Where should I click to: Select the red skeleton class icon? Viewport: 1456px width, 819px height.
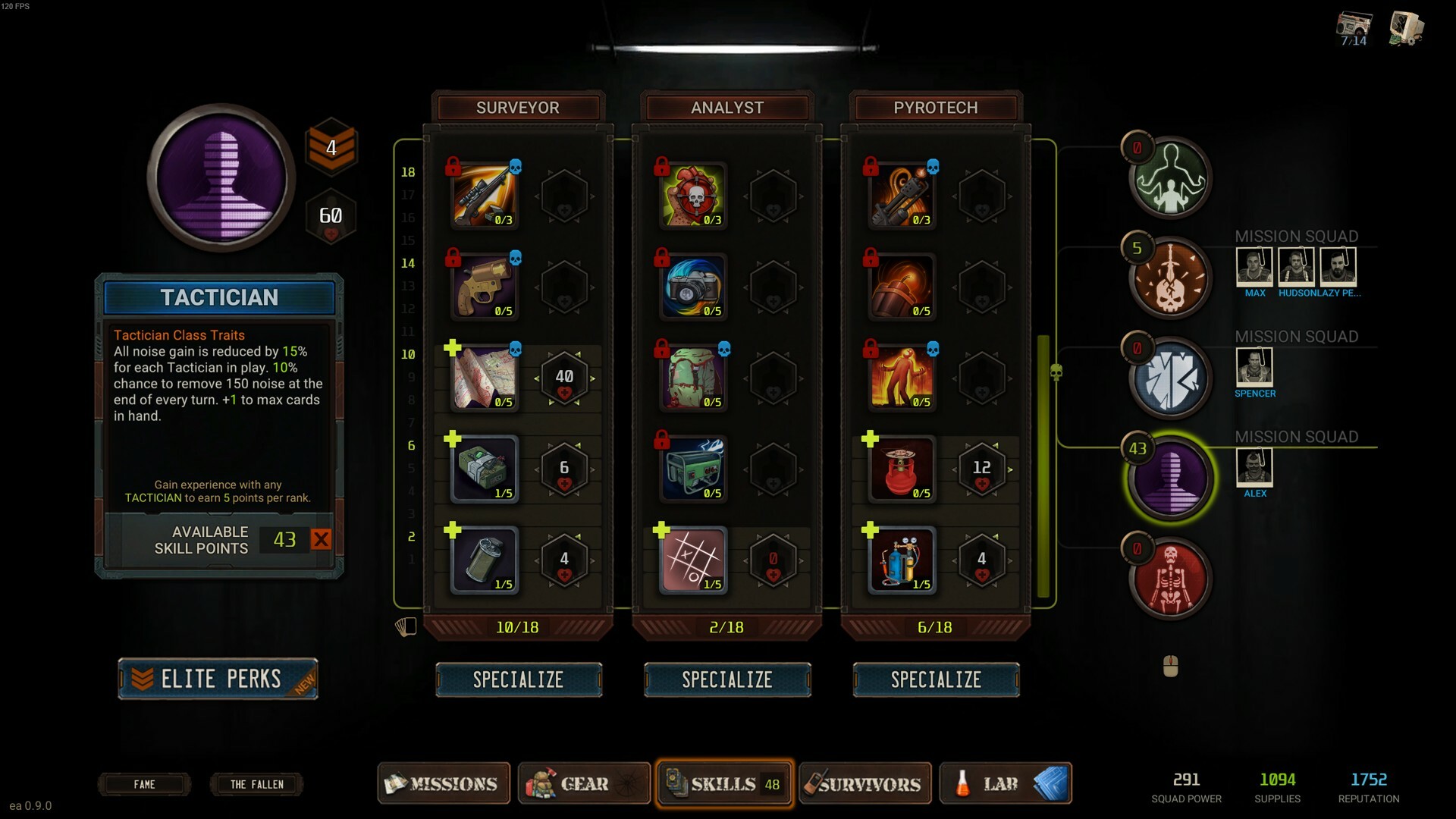(1170, 579)
